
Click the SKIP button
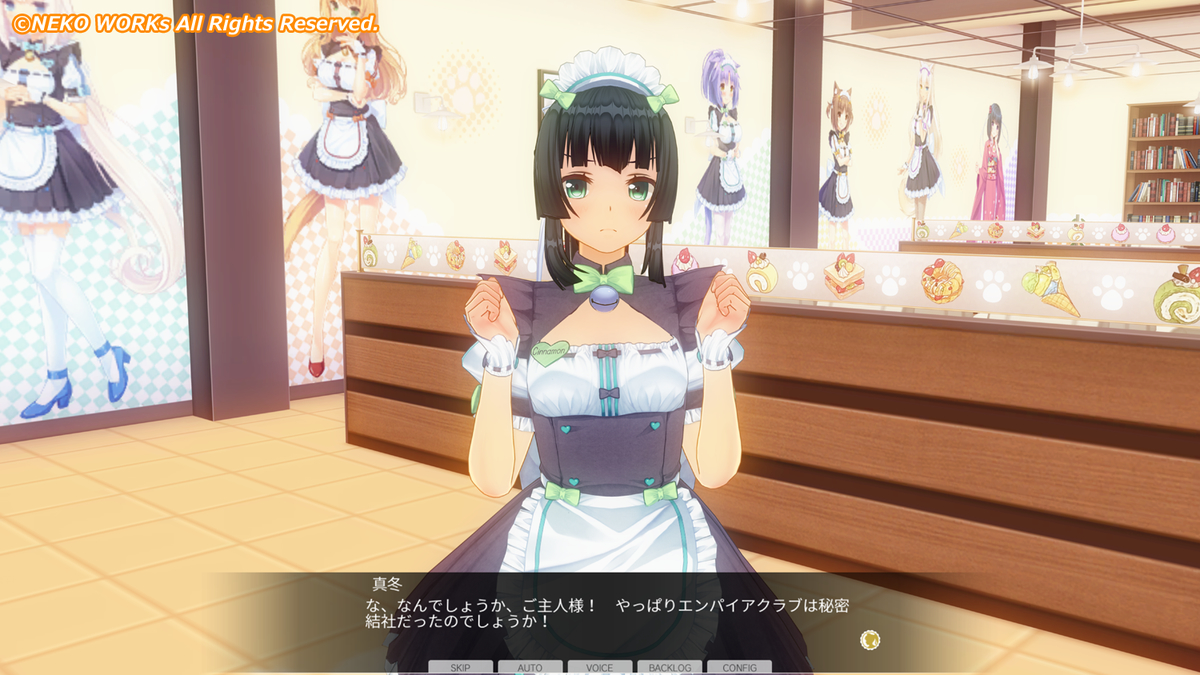click(460, 667)
